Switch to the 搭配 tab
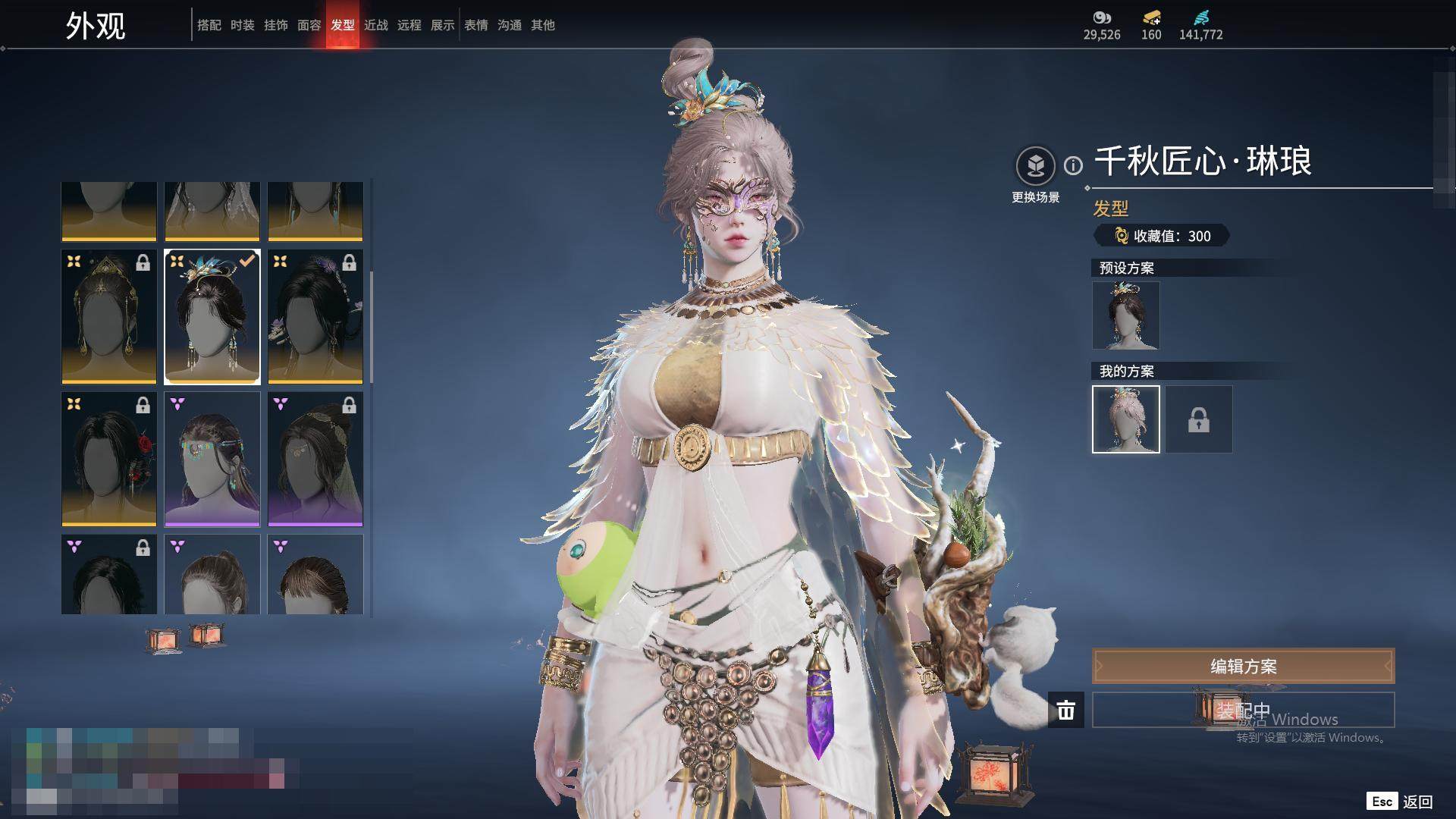1456x819 pixels. (x=209, y=25)
